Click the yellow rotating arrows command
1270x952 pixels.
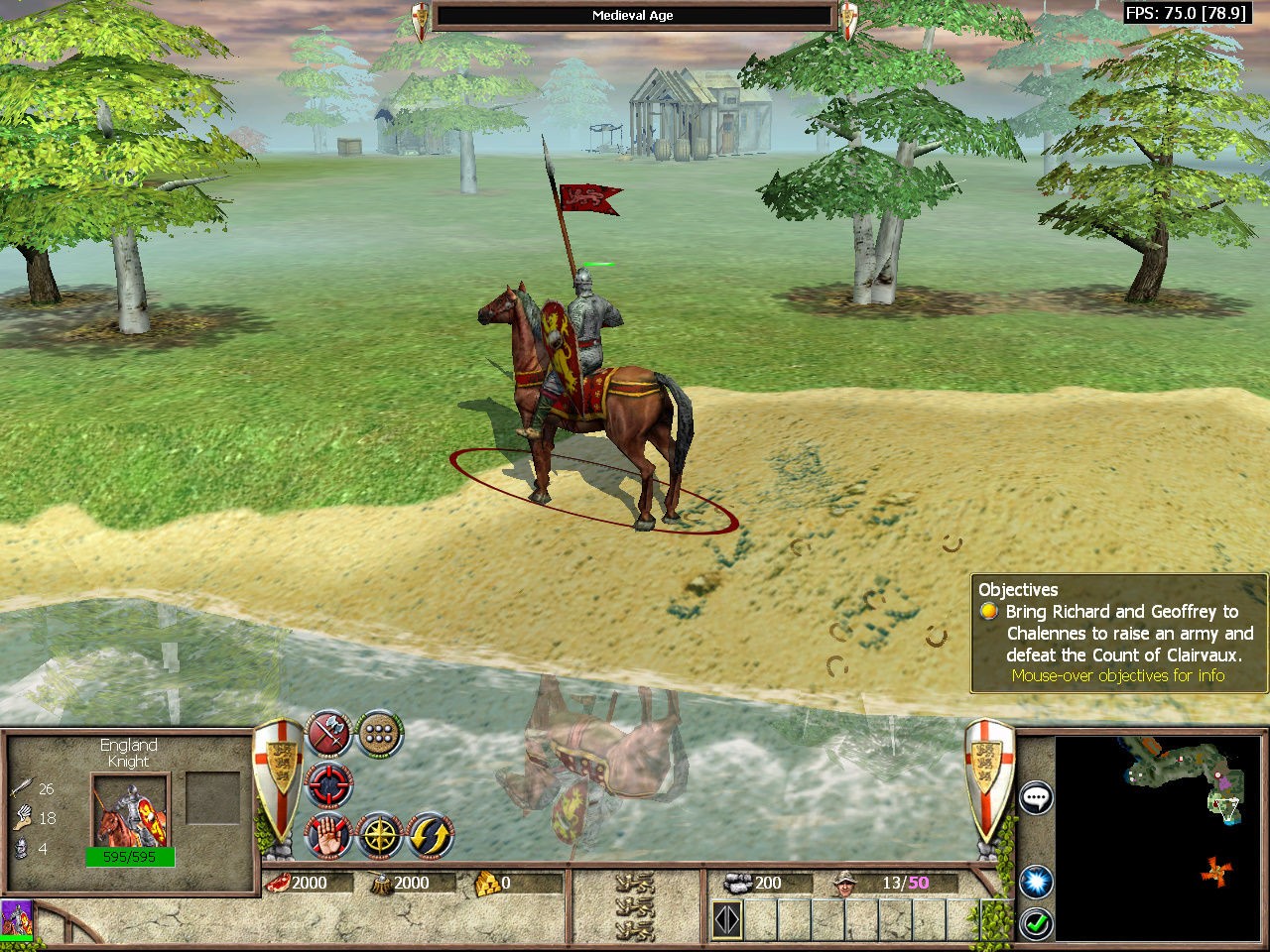click(x=431, y=836)
